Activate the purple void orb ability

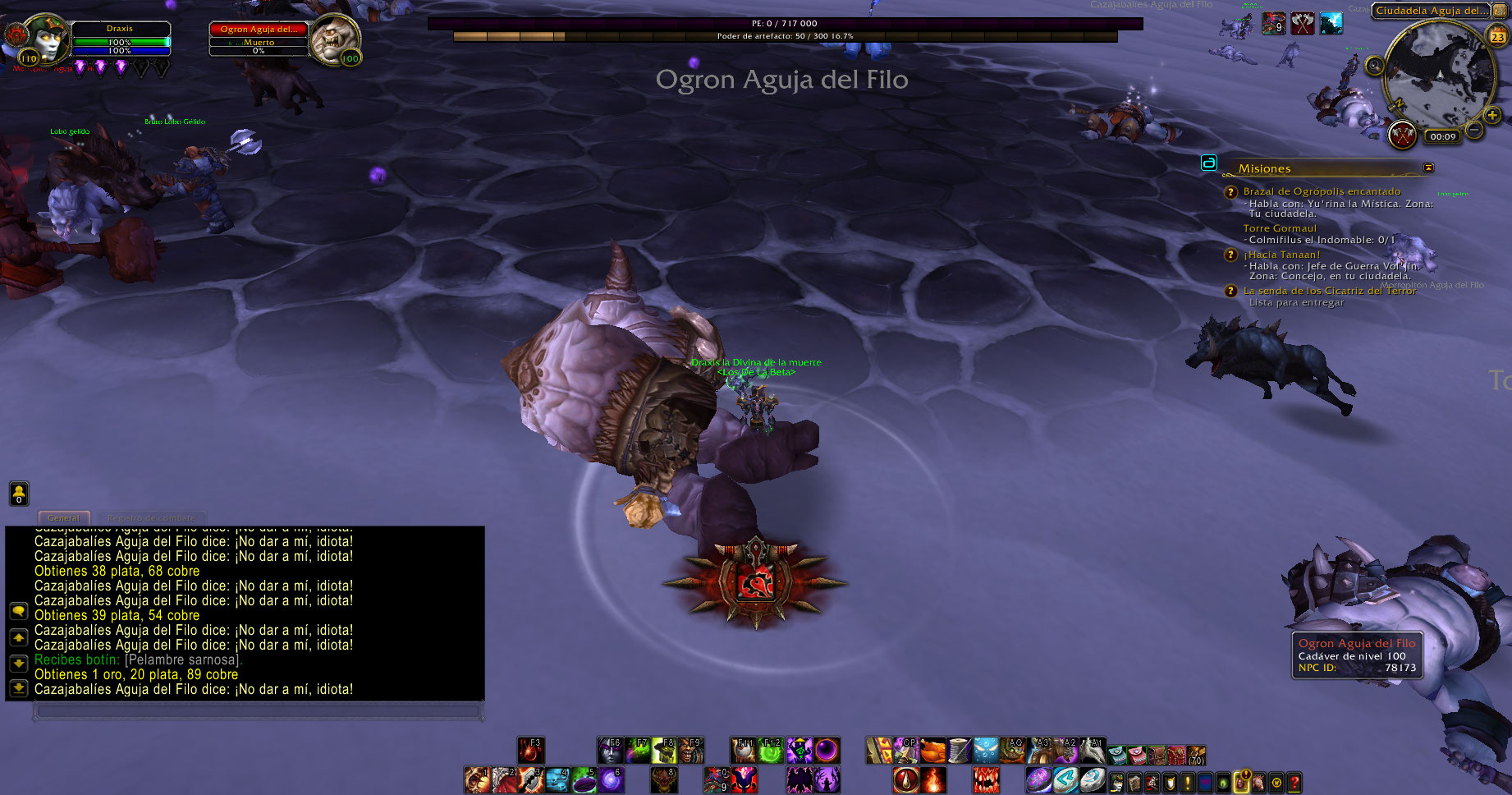click(x=827, y=751)
